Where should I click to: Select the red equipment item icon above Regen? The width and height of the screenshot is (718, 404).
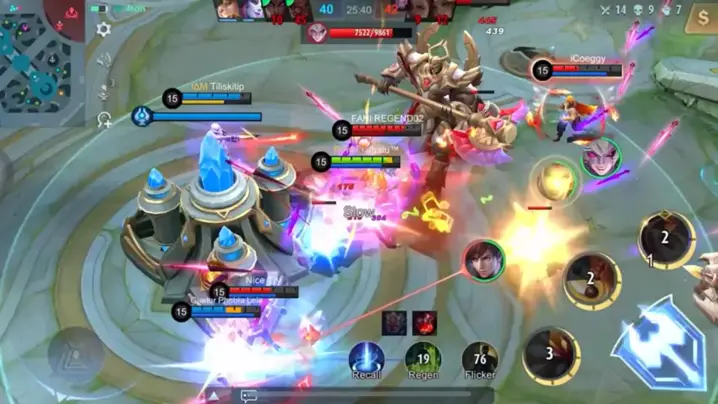tap(425, 323)
